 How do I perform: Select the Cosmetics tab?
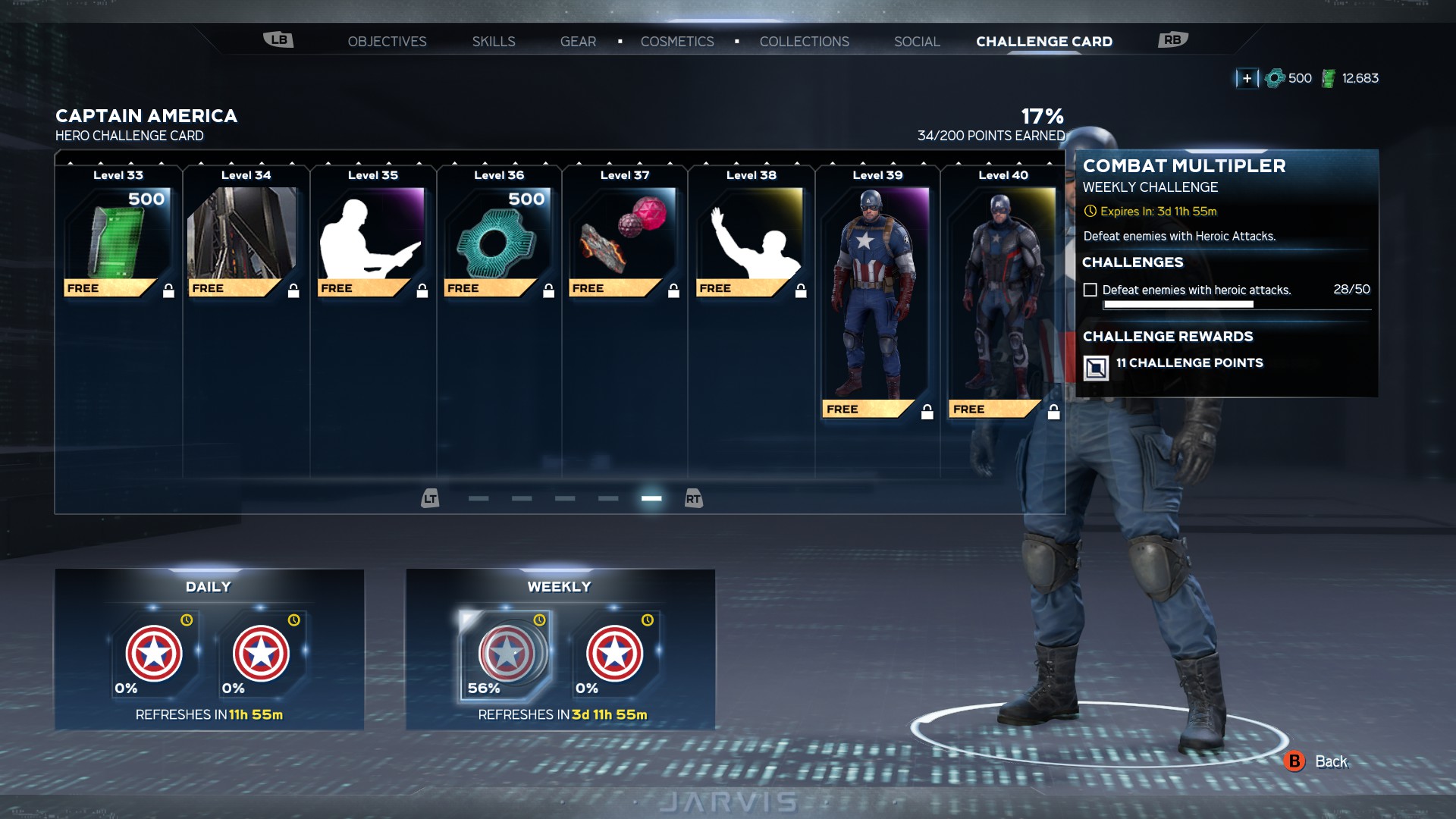[x=677, y=42]
